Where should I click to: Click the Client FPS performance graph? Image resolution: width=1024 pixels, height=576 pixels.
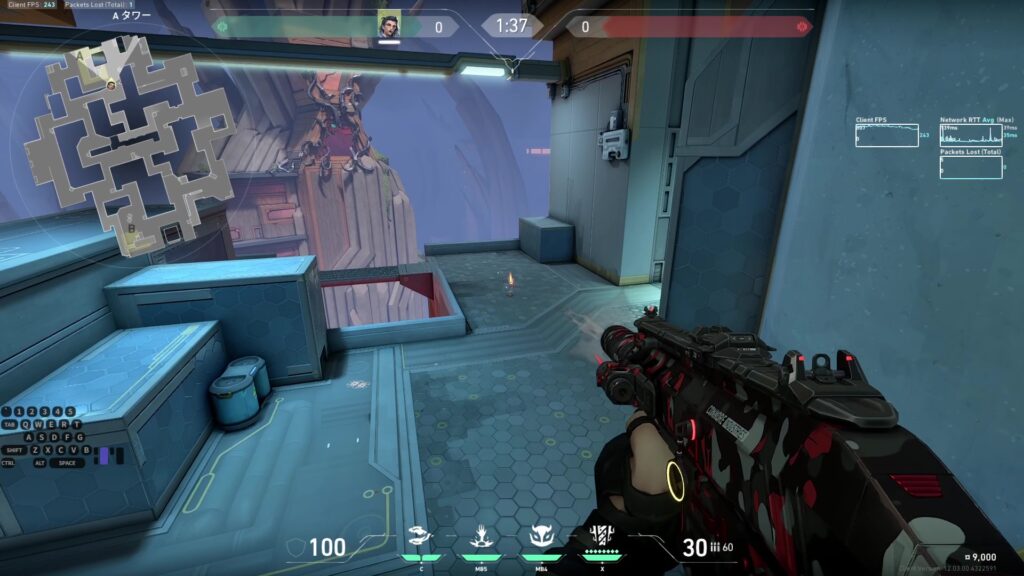(886, 135)
